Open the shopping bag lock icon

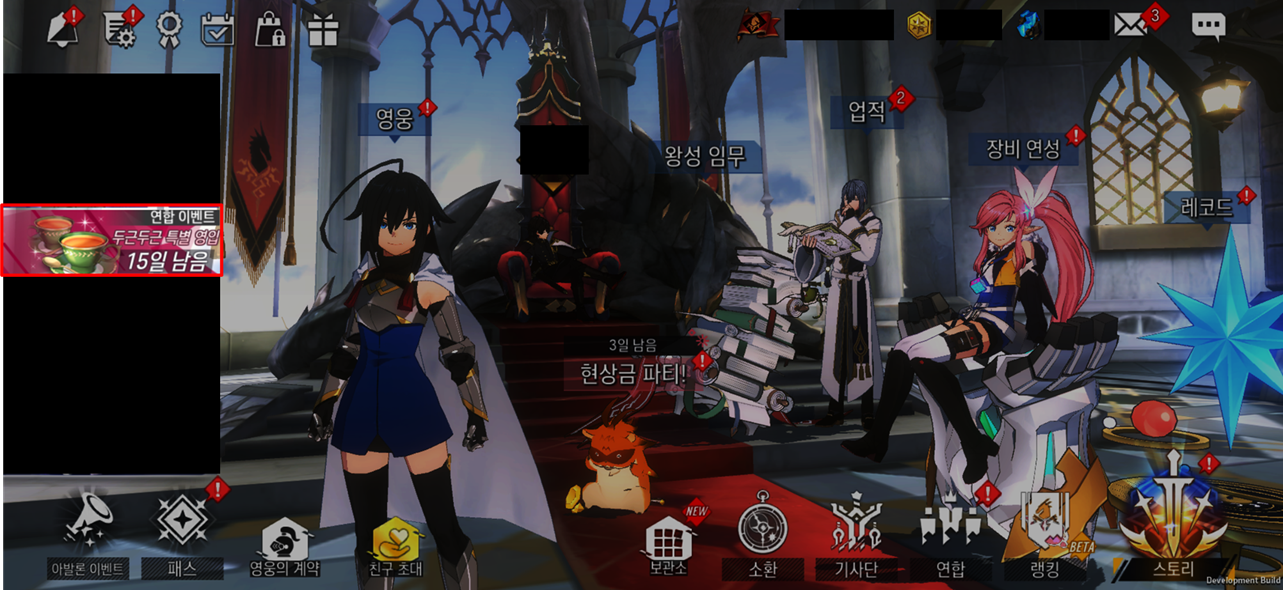(x=270, y=29)
